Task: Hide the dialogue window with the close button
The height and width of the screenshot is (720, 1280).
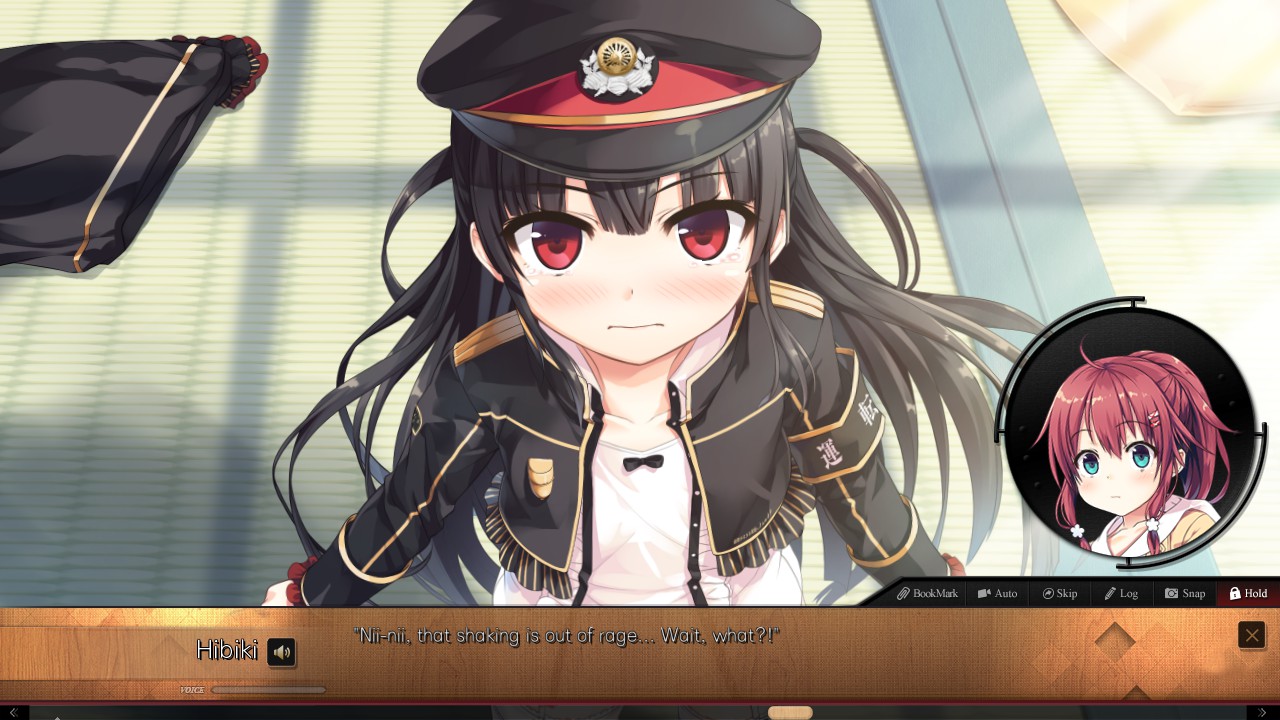Action: pos(1251,634)
